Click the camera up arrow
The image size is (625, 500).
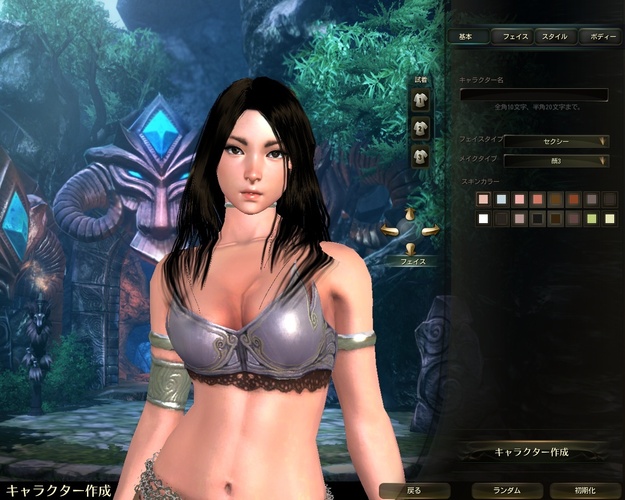click(x=410, y=214)
